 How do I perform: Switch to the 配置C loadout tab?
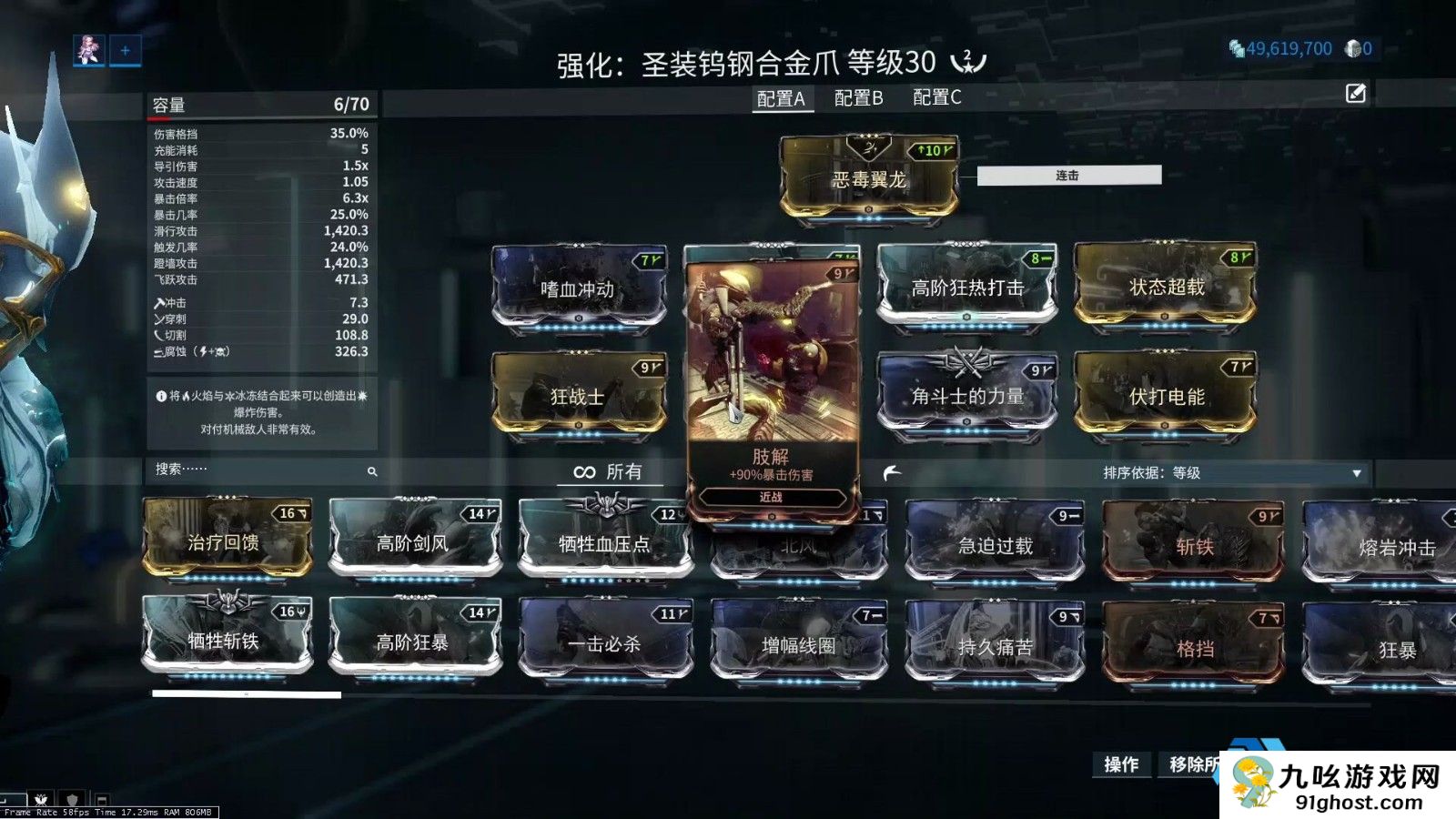(934, 98)
